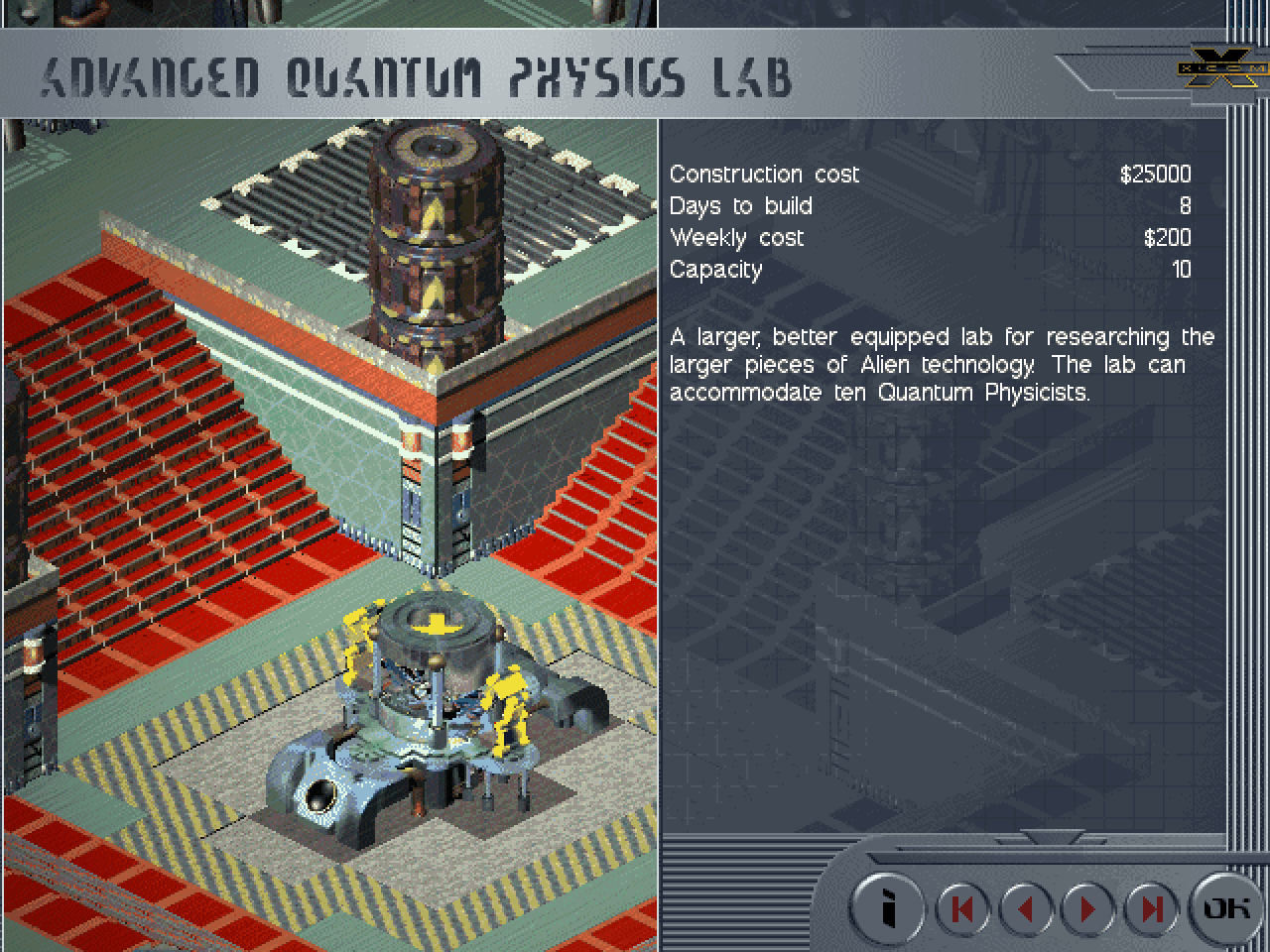
Task: Show the next entry
Action: 1088,908
